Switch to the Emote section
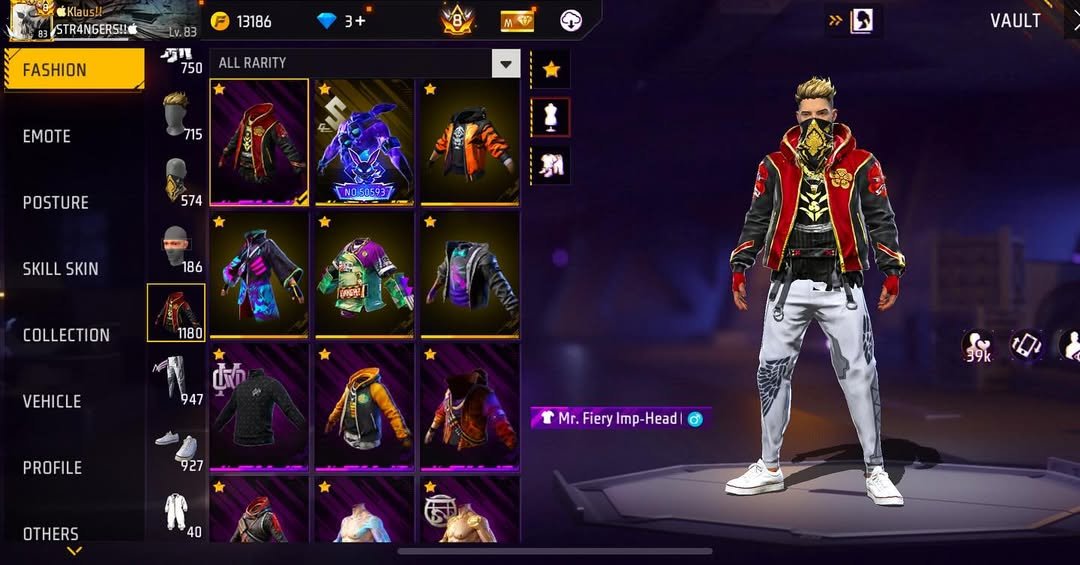Image resolution: width=1080 pixels, height=565 pixels. 47,136
